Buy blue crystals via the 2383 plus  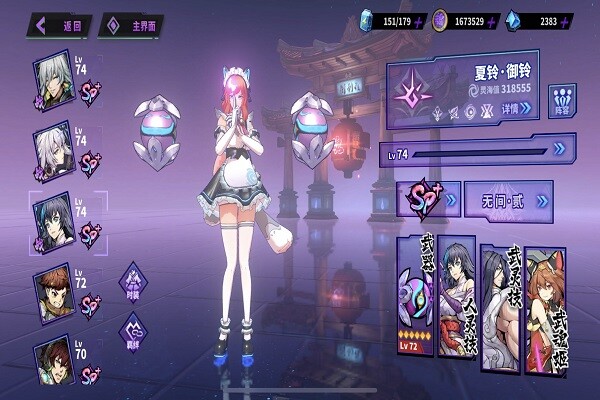577,19
